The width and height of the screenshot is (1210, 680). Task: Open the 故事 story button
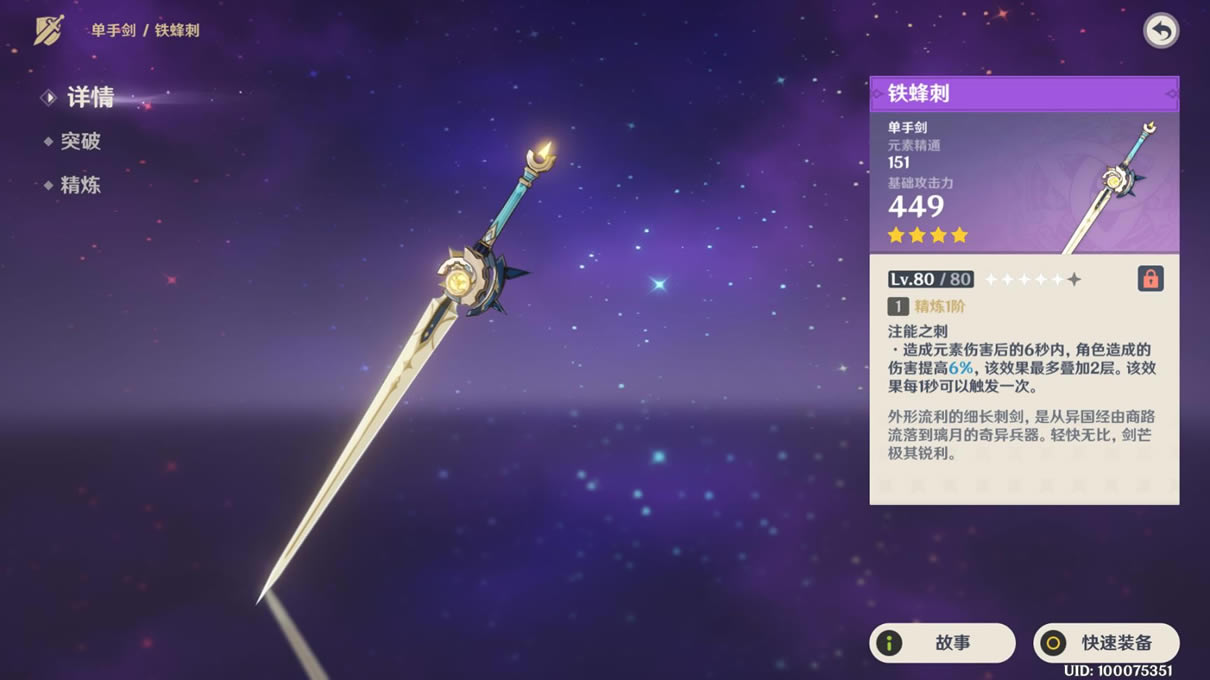pyautogui.click(x=942, y=643)
